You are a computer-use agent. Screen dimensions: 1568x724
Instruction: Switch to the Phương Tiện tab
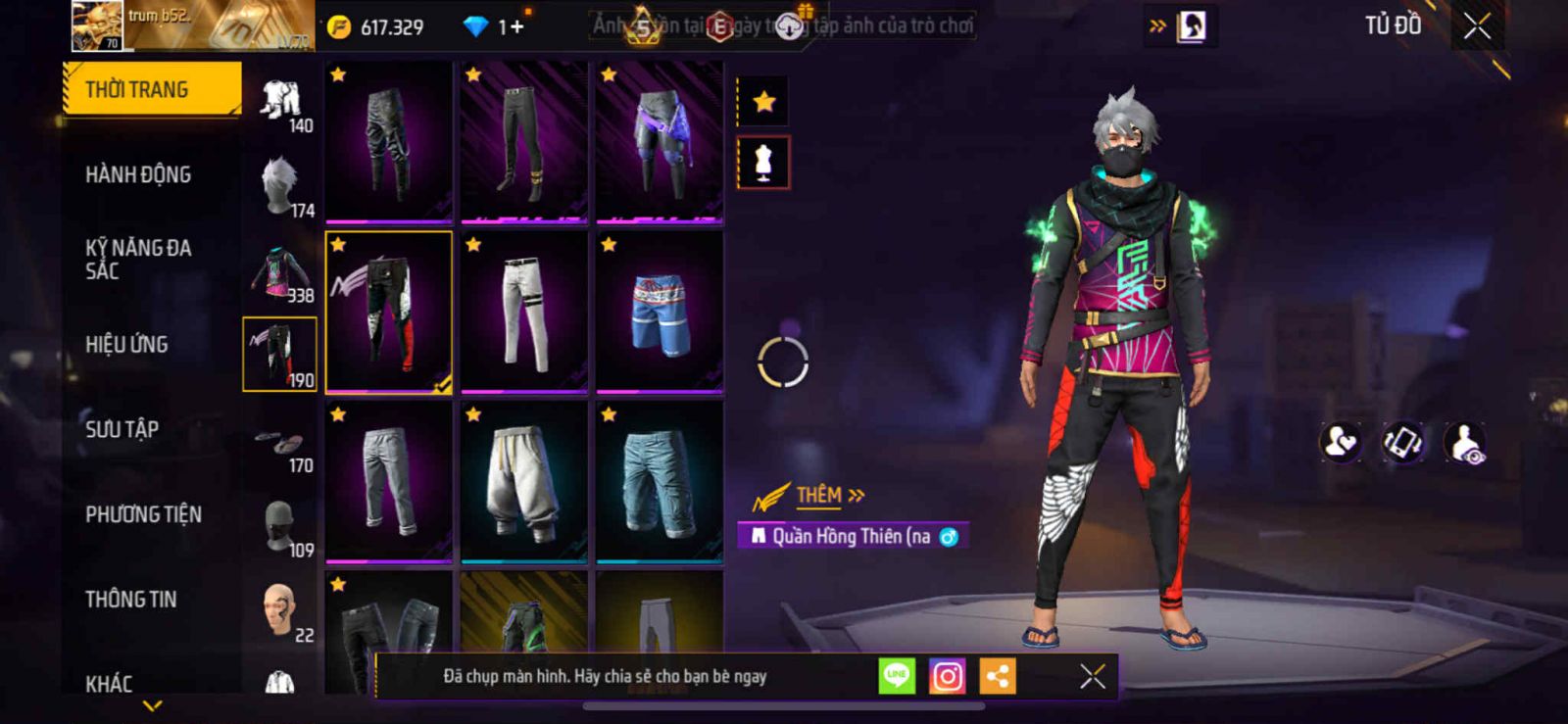pyautogui.click(x=143, y=514)
